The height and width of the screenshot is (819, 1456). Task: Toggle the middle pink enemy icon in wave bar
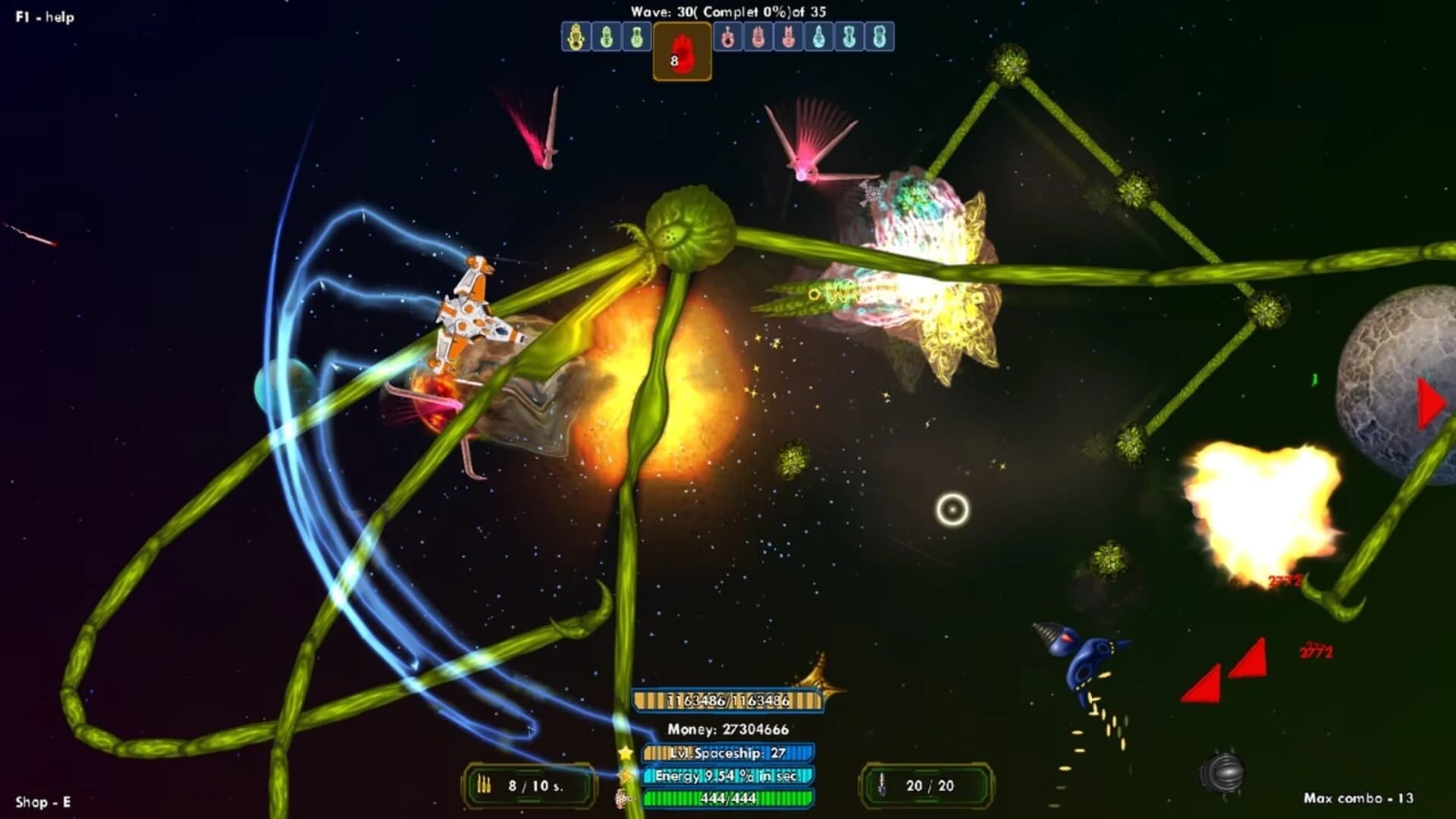[759, 36]
